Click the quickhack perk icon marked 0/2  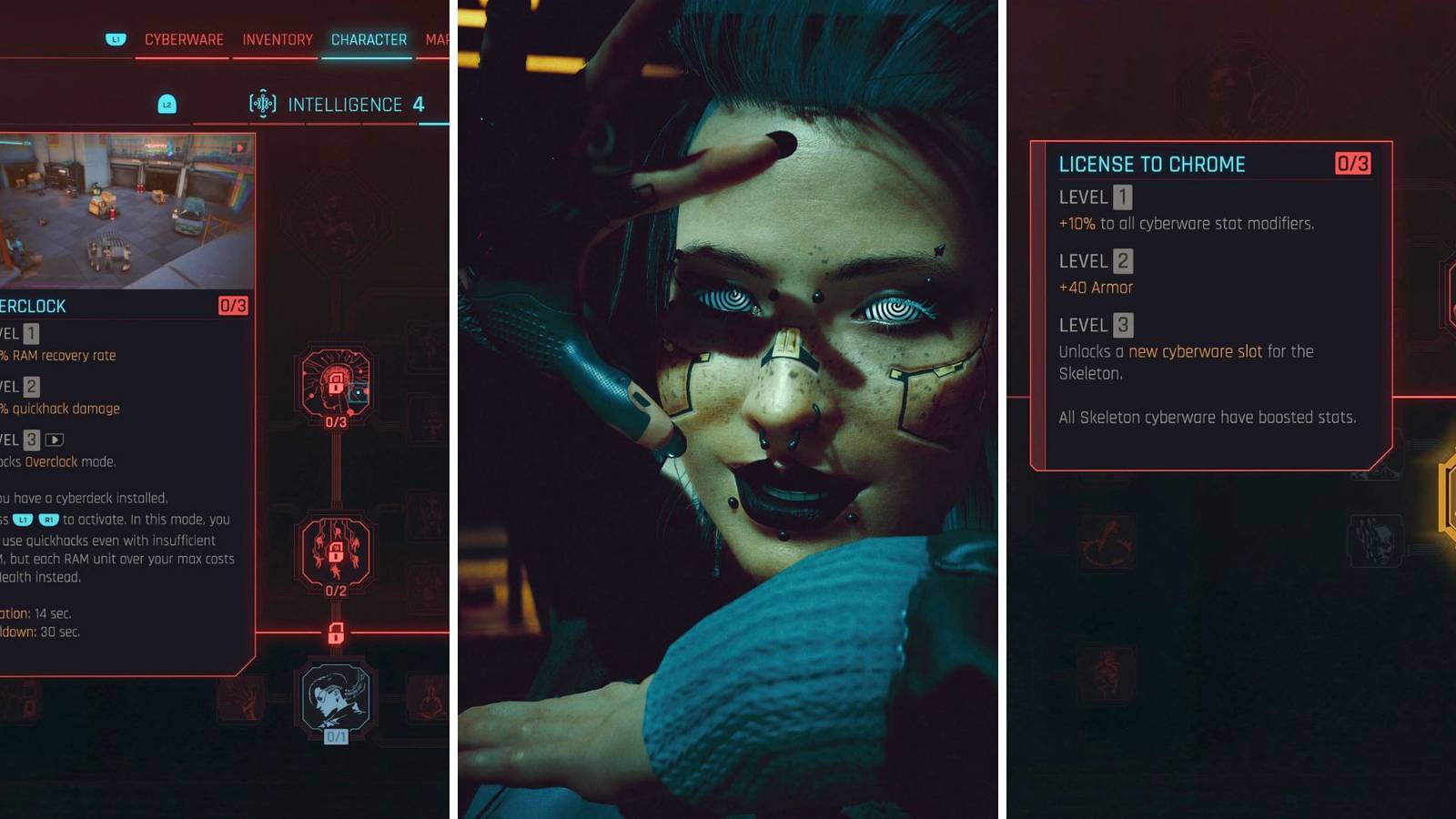point(335,552)
